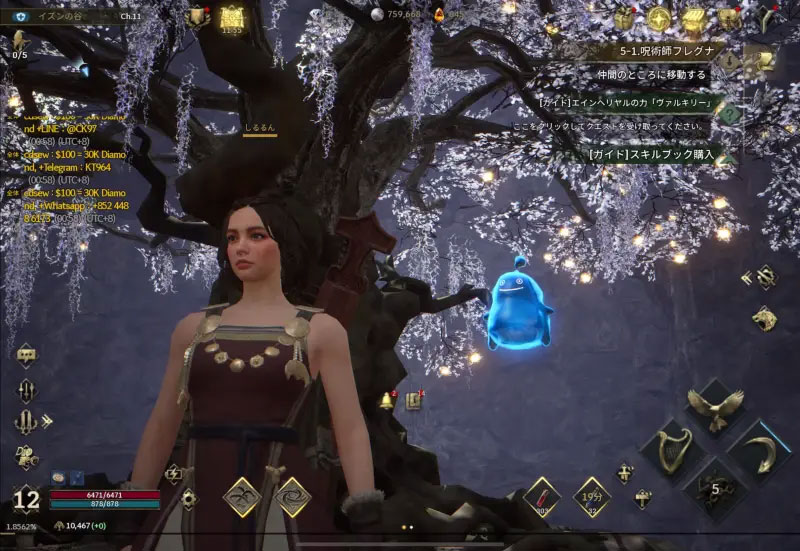Open the round gold star emblem menu
The height and width of the screenshot is (551, 800).
tap(659, 17)
